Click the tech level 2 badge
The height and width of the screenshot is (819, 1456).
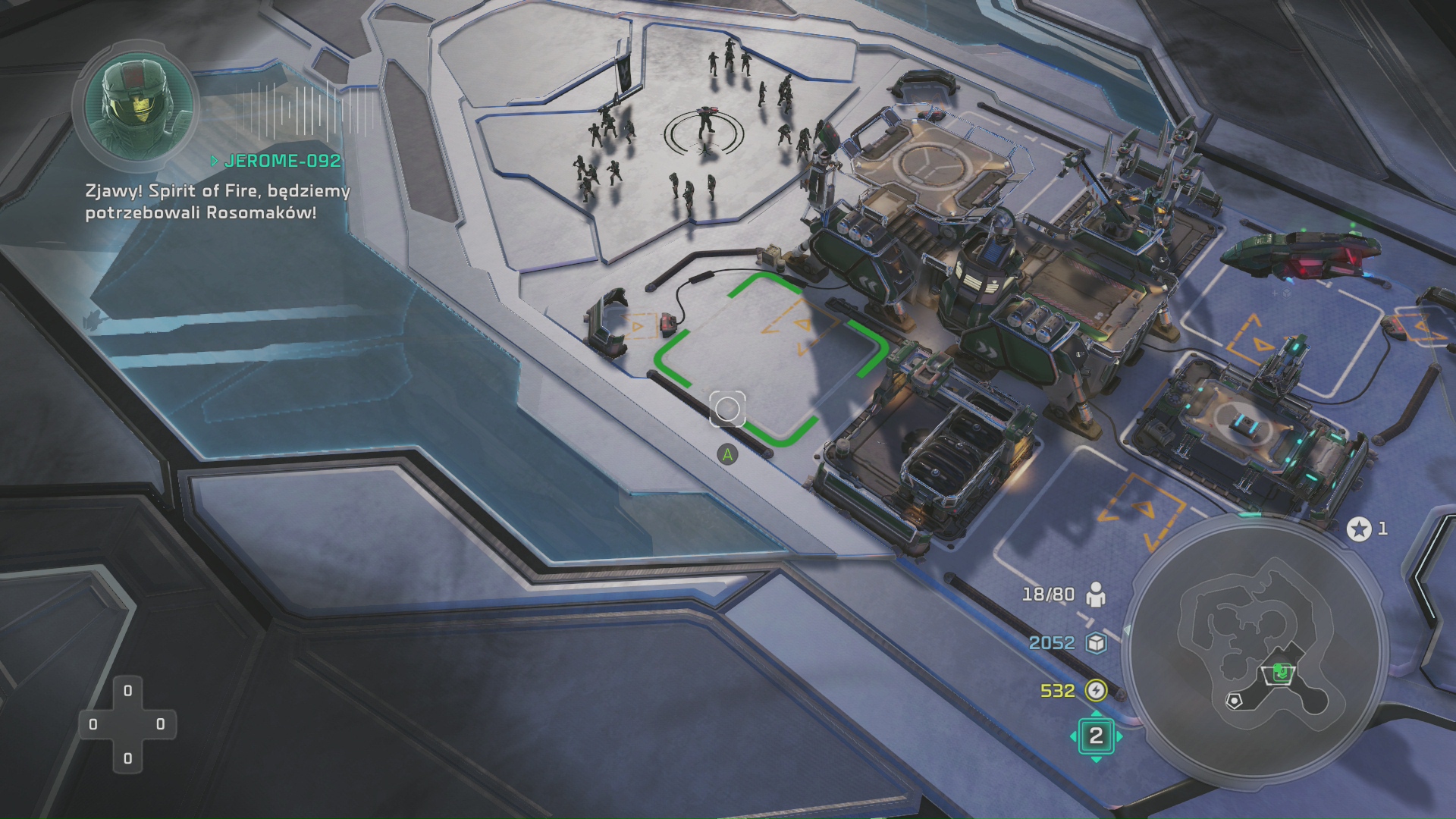coord(1096,736)
